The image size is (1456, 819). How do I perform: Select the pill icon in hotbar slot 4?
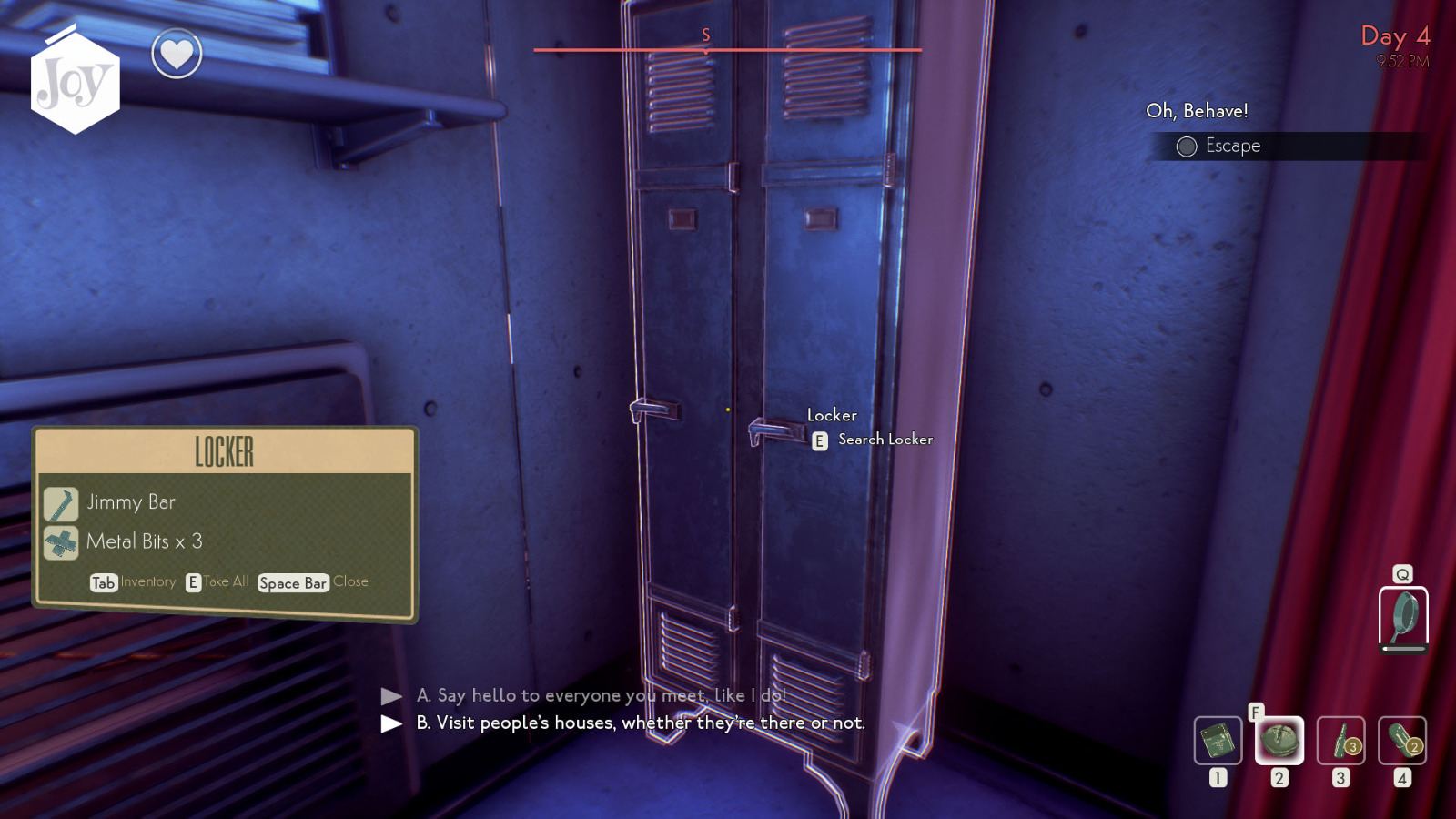pyautogui.click(x=1401, y=743)
